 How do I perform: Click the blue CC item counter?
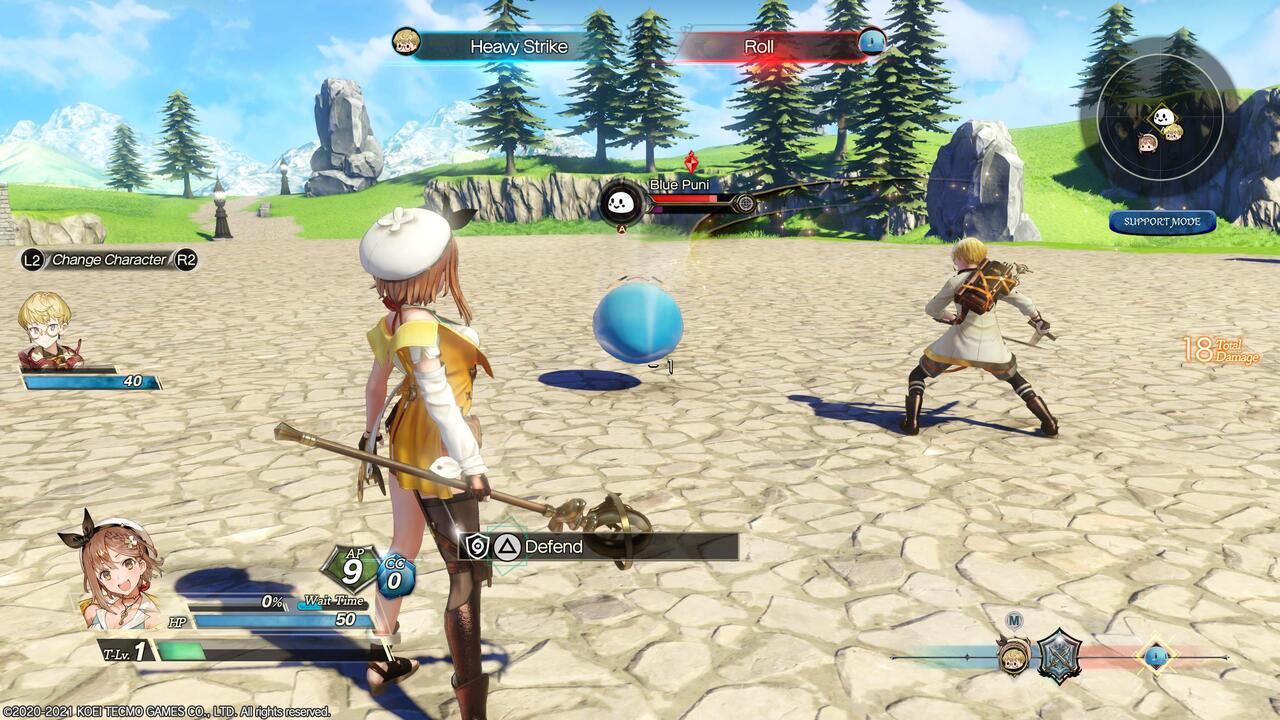[x=395, y=577]
